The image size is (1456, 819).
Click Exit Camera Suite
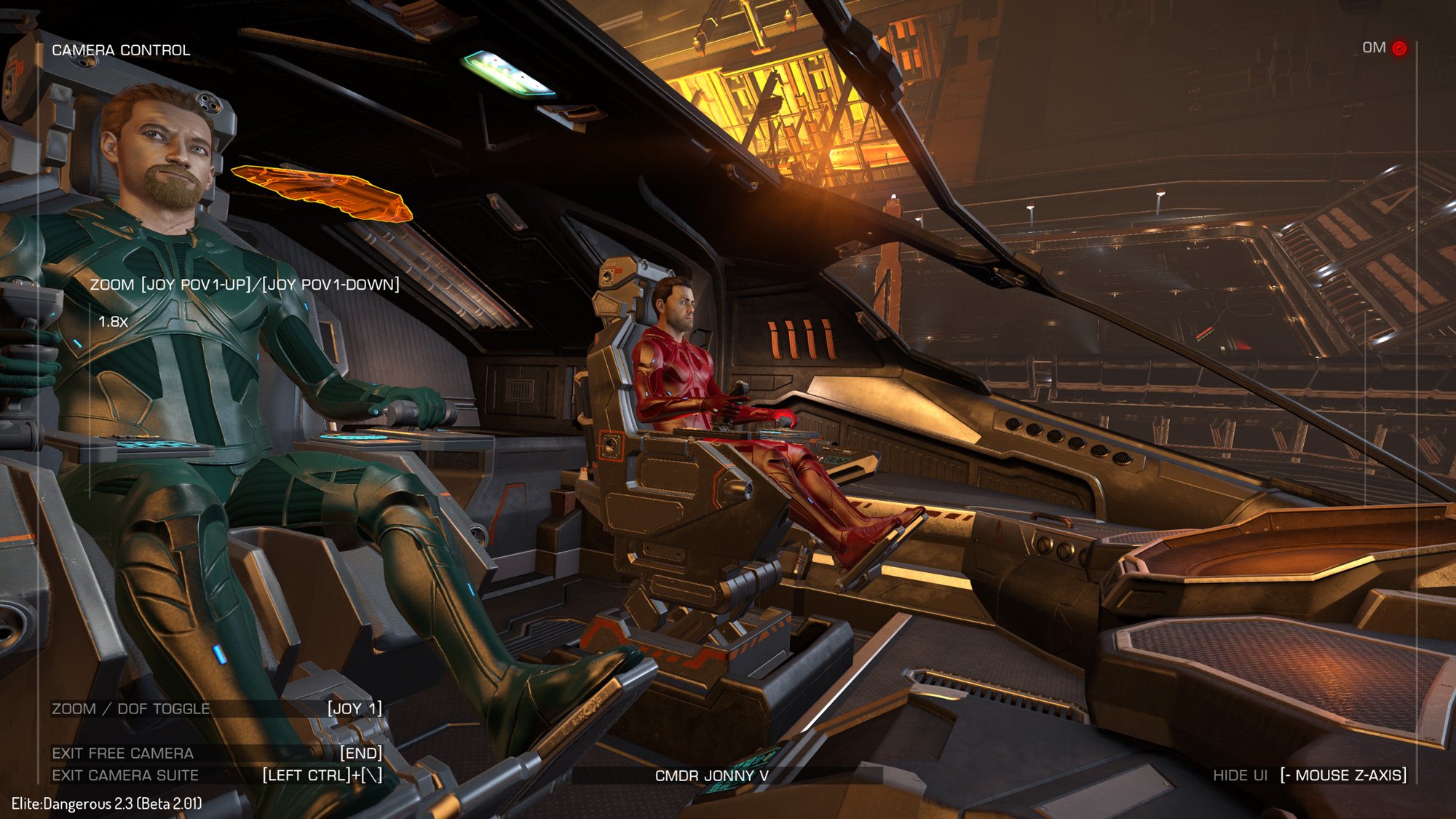click(125, 775)
